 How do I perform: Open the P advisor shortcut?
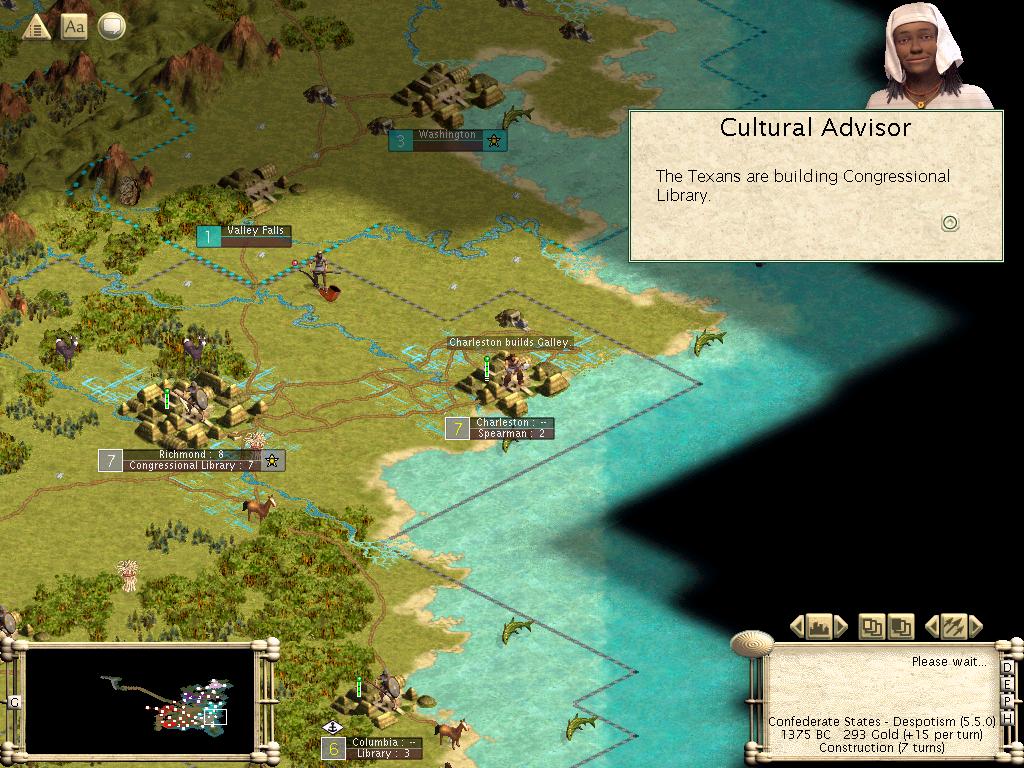1007,704
